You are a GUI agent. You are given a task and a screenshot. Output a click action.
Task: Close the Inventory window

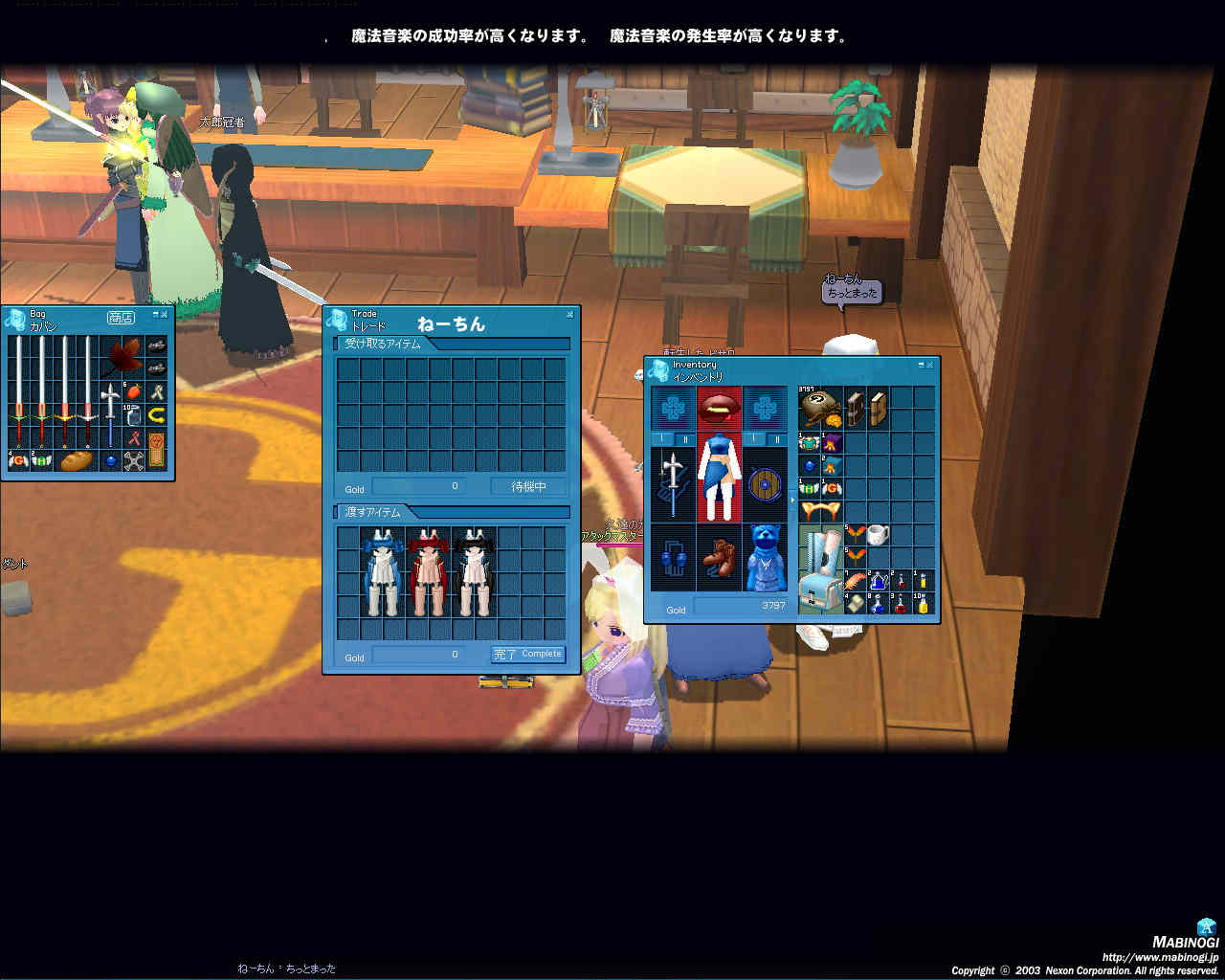929,365
